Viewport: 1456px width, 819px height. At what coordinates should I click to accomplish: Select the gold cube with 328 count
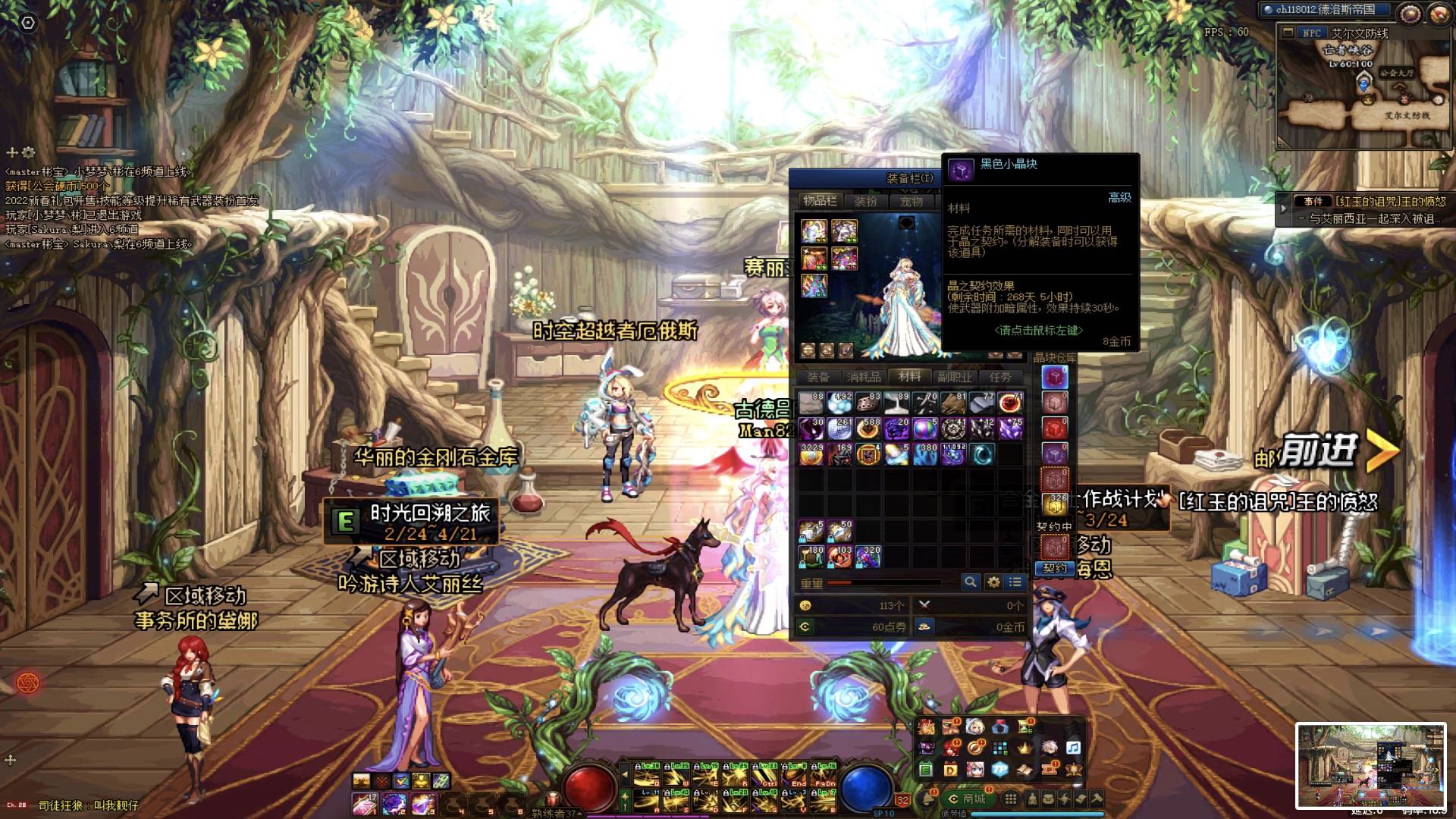[x=1054, y=504]
